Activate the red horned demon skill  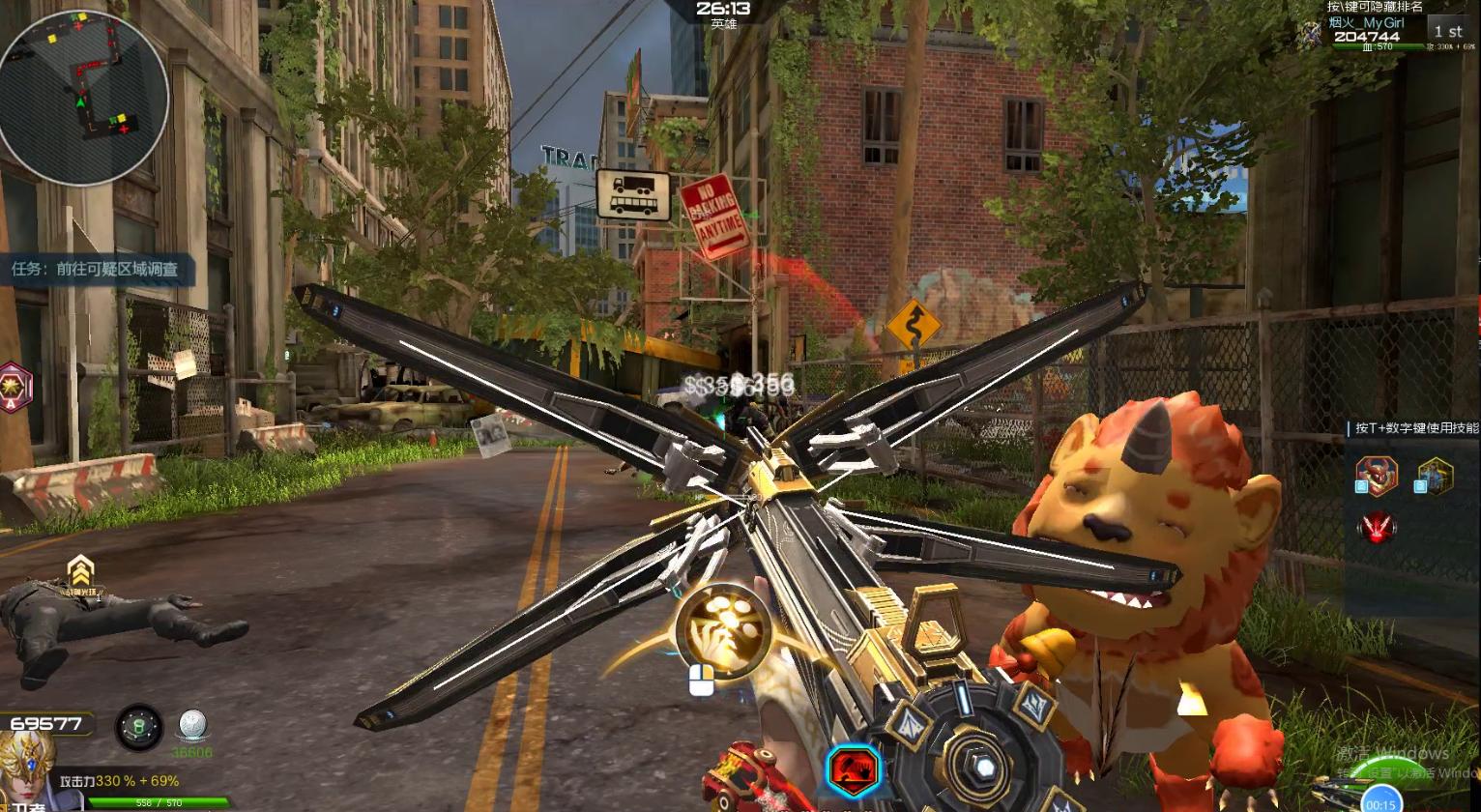tap(1376, 477)
